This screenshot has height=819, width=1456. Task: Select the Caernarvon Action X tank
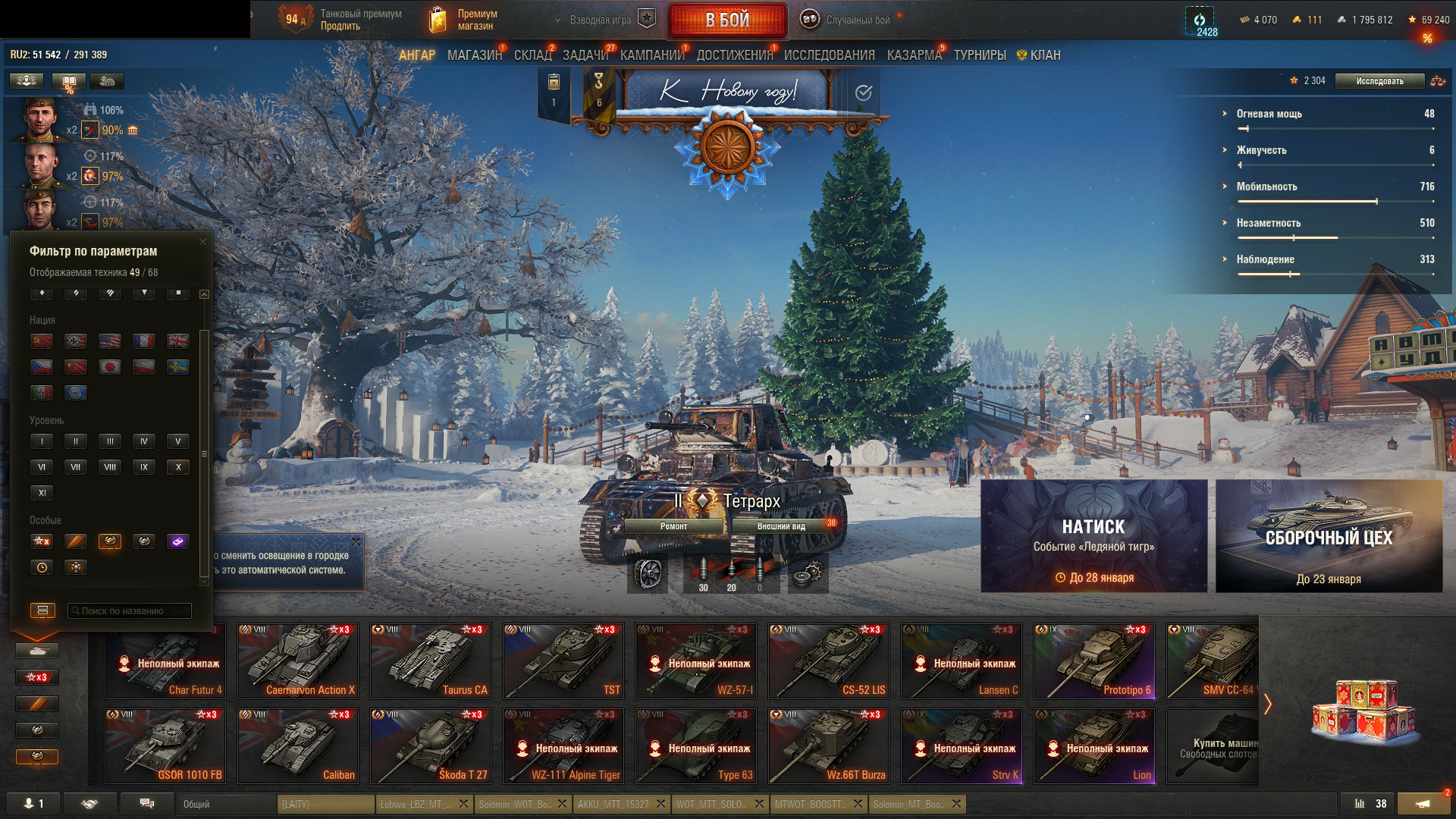[x=297, y=661]
